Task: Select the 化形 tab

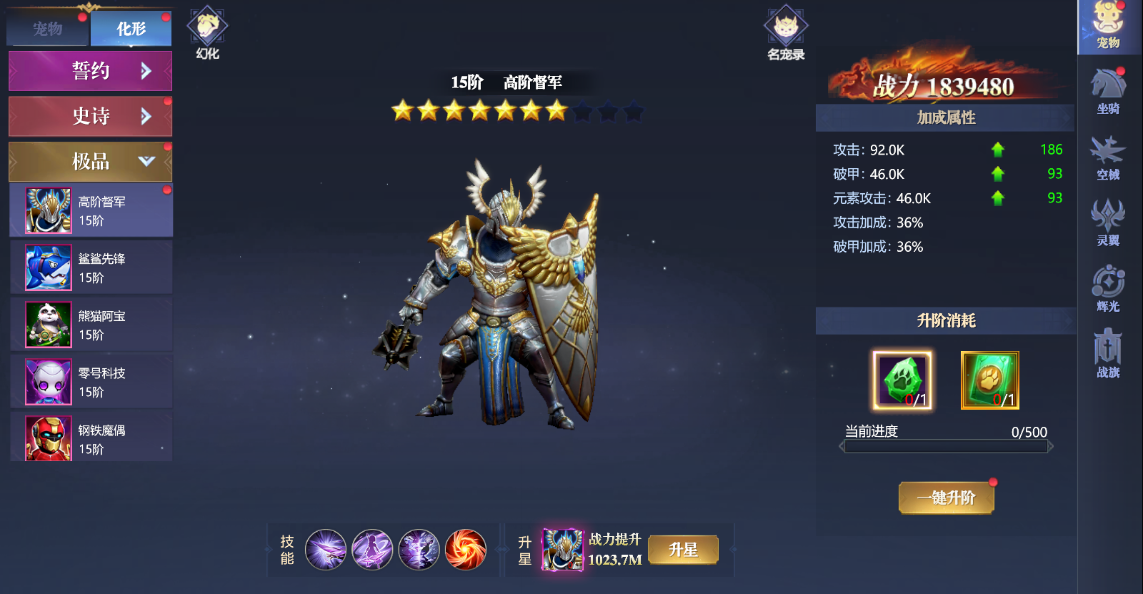Action: pos(131,29)
